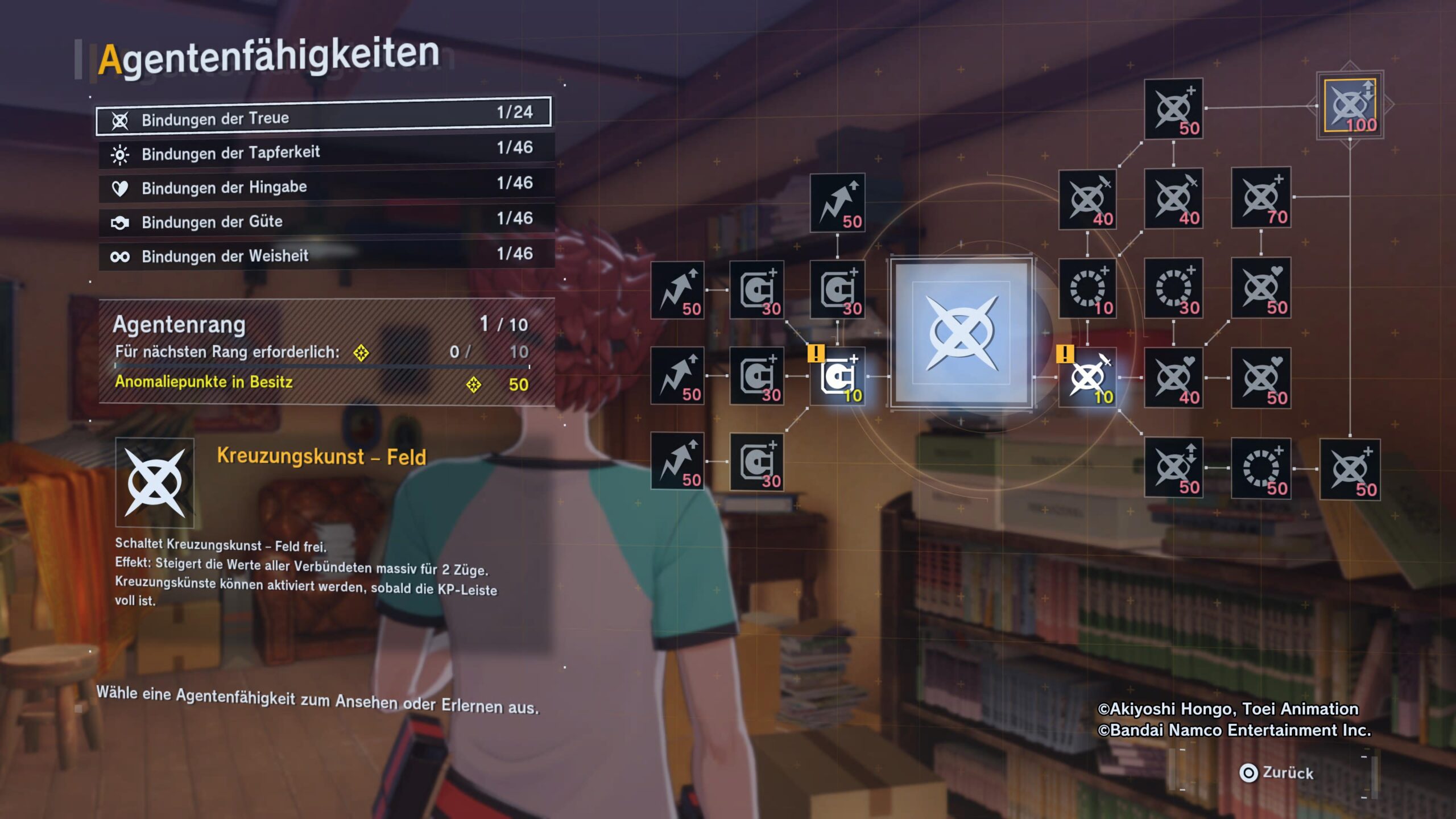Select the large central Kreuzungskunst node
1456x819 pixels.
coord(961,334)
